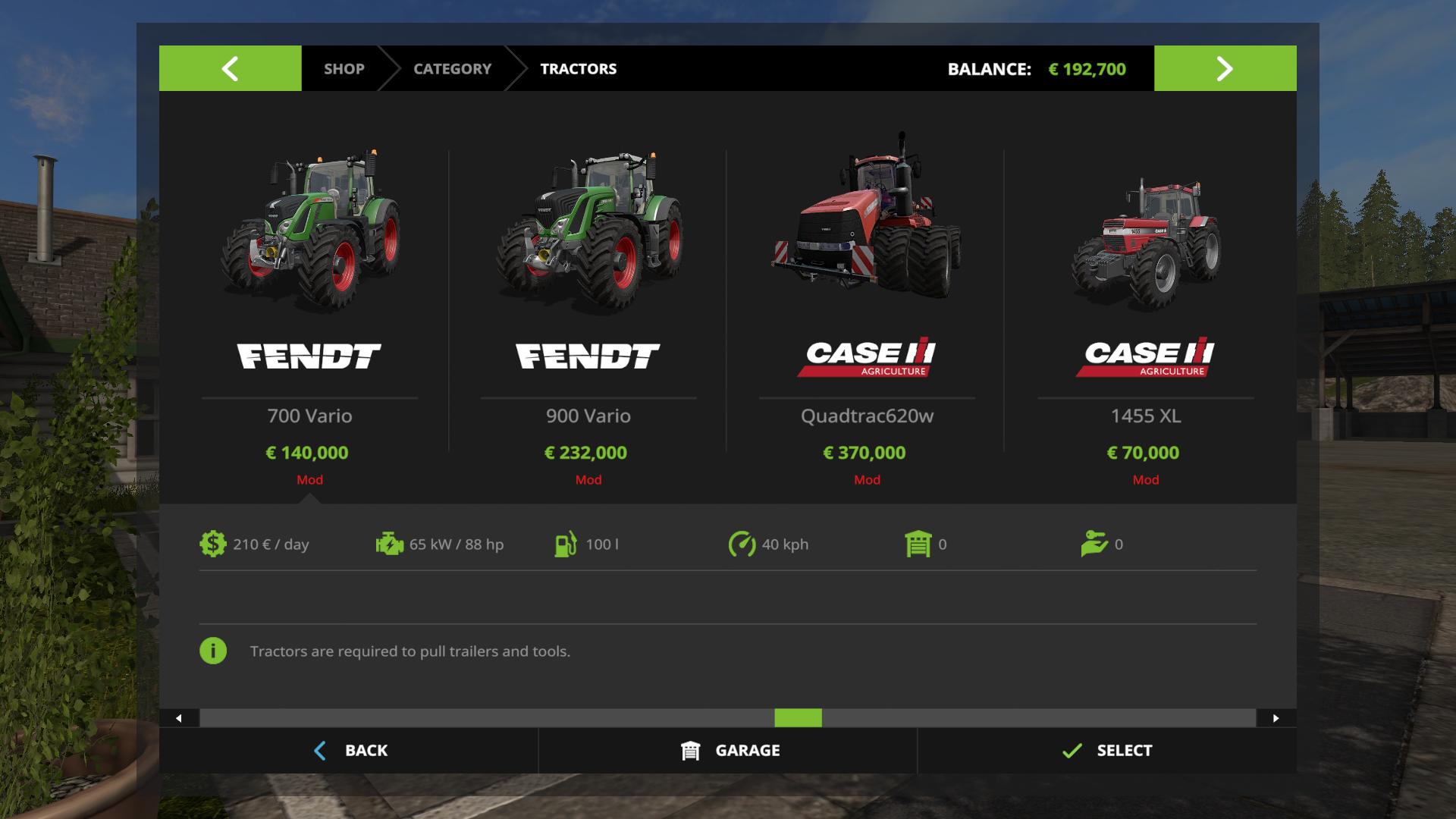Select the Case IH 1455 XL tractor
Viewport: 1456px width, 819px height.
(1145, 303)
